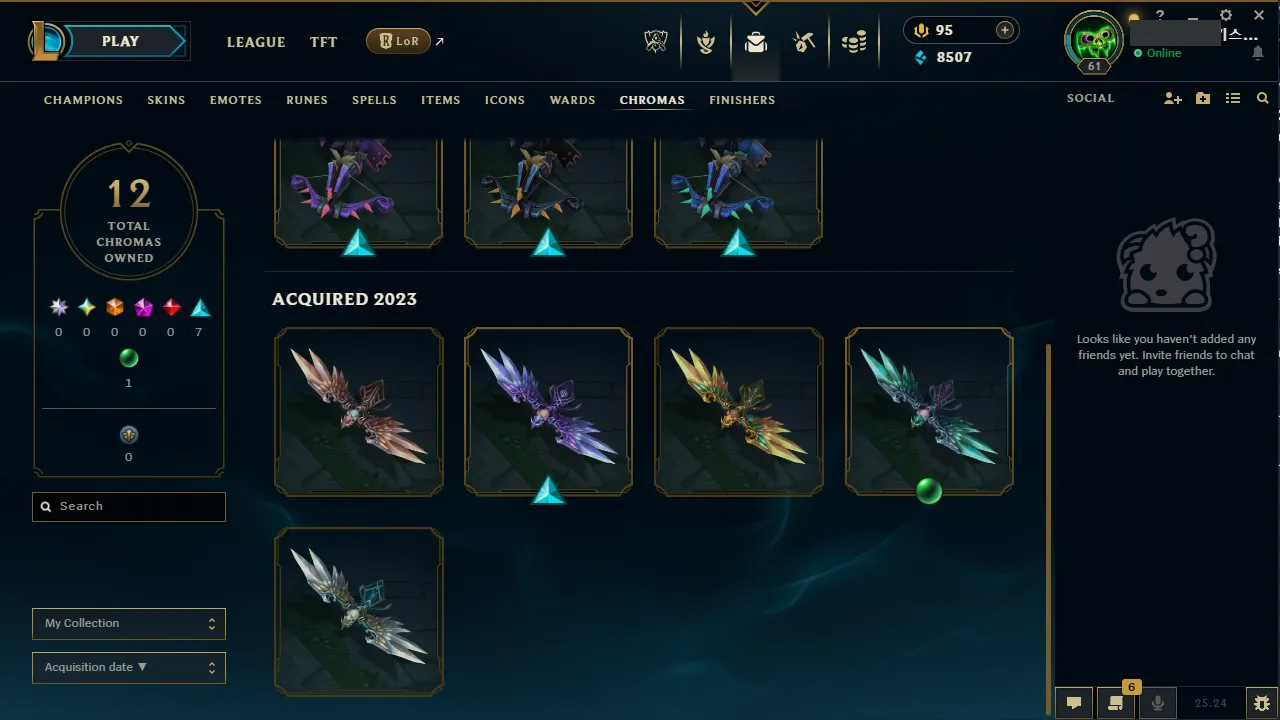Mute the microphone for voice chat
The width and height of the screenshot is (1280, 720).
click(x=1157, y=702)
